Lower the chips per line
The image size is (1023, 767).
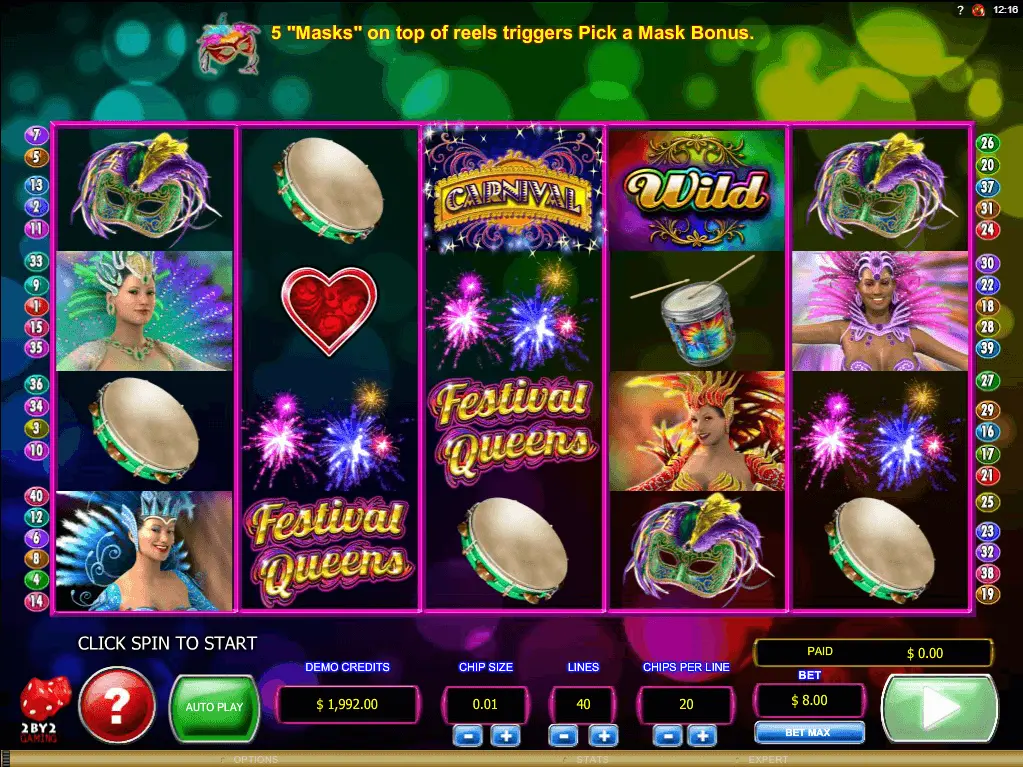(668, 736)
